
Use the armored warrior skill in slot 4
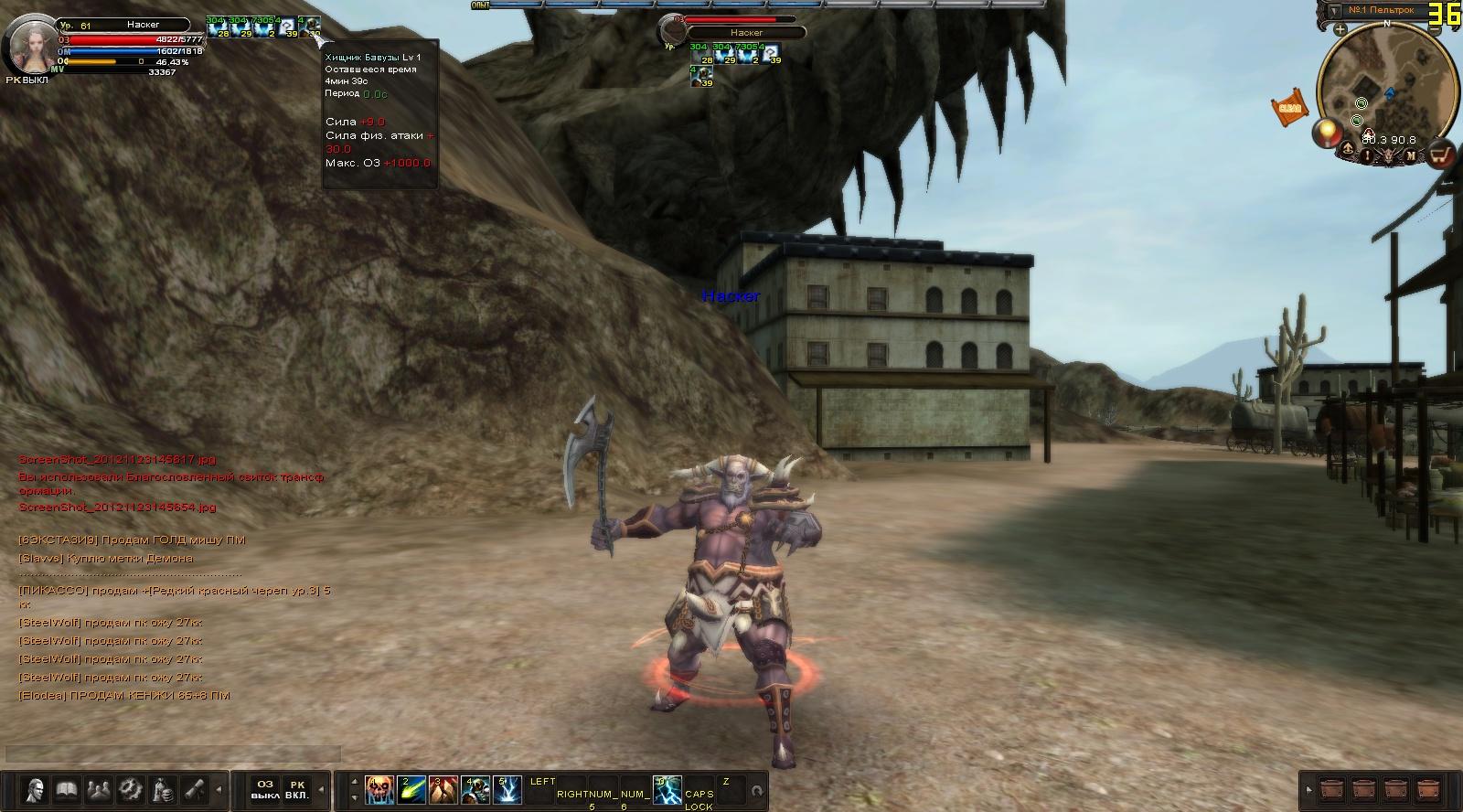[x=475, y=789]
